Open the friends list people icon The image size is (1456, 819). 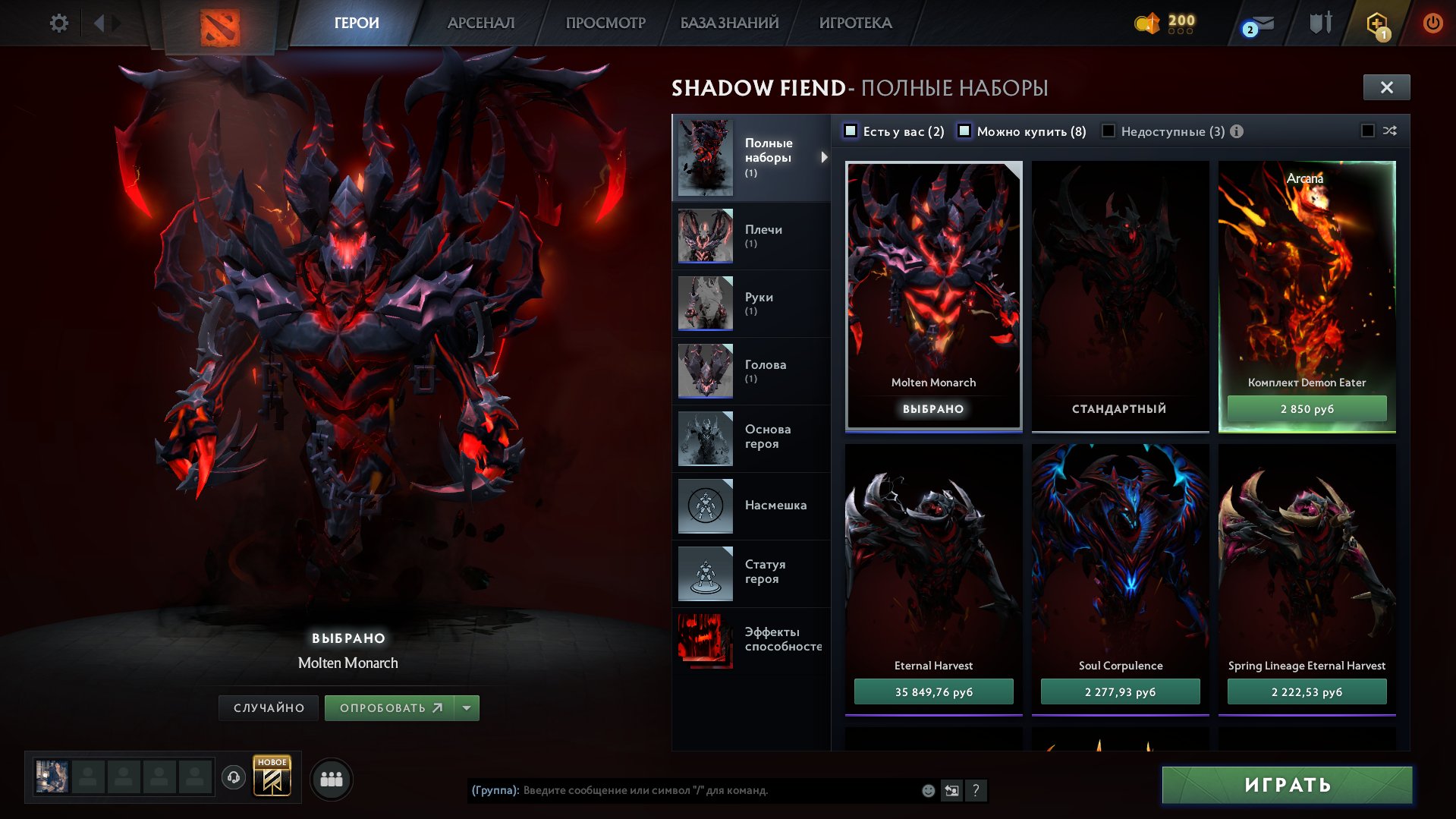point(331,778)
